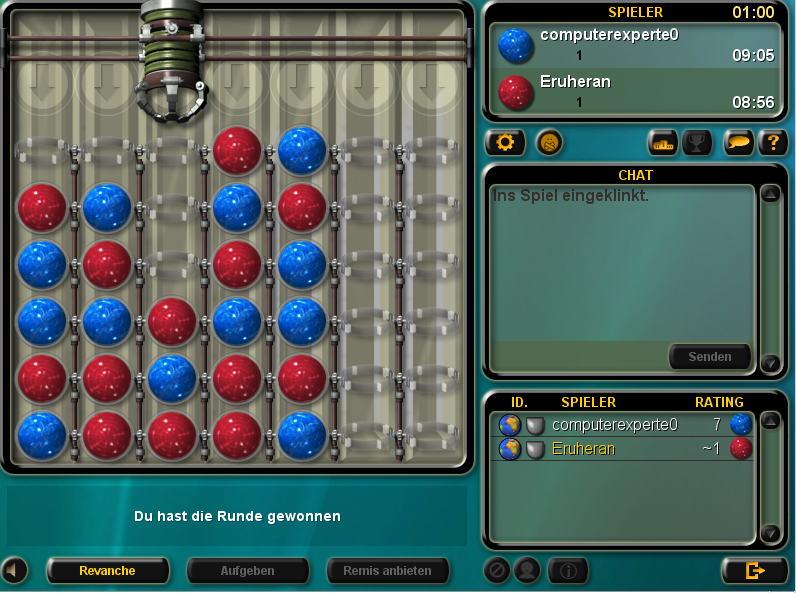Leave the game via exit door button

click(x=755, y=570)
